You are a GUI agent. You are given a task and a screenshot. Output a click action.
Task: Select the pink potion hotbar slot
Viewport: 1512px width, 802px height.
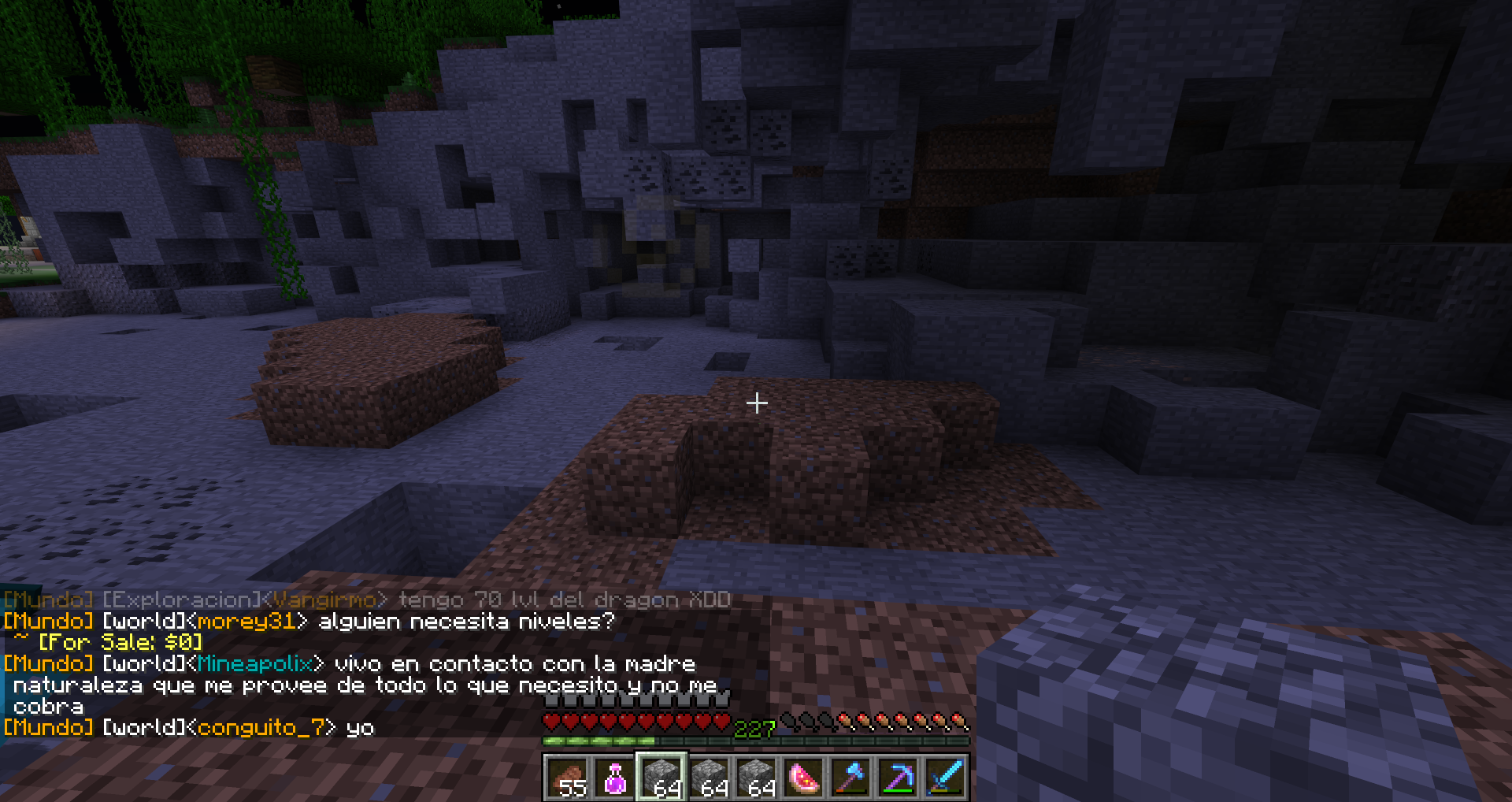pos(614,778)
